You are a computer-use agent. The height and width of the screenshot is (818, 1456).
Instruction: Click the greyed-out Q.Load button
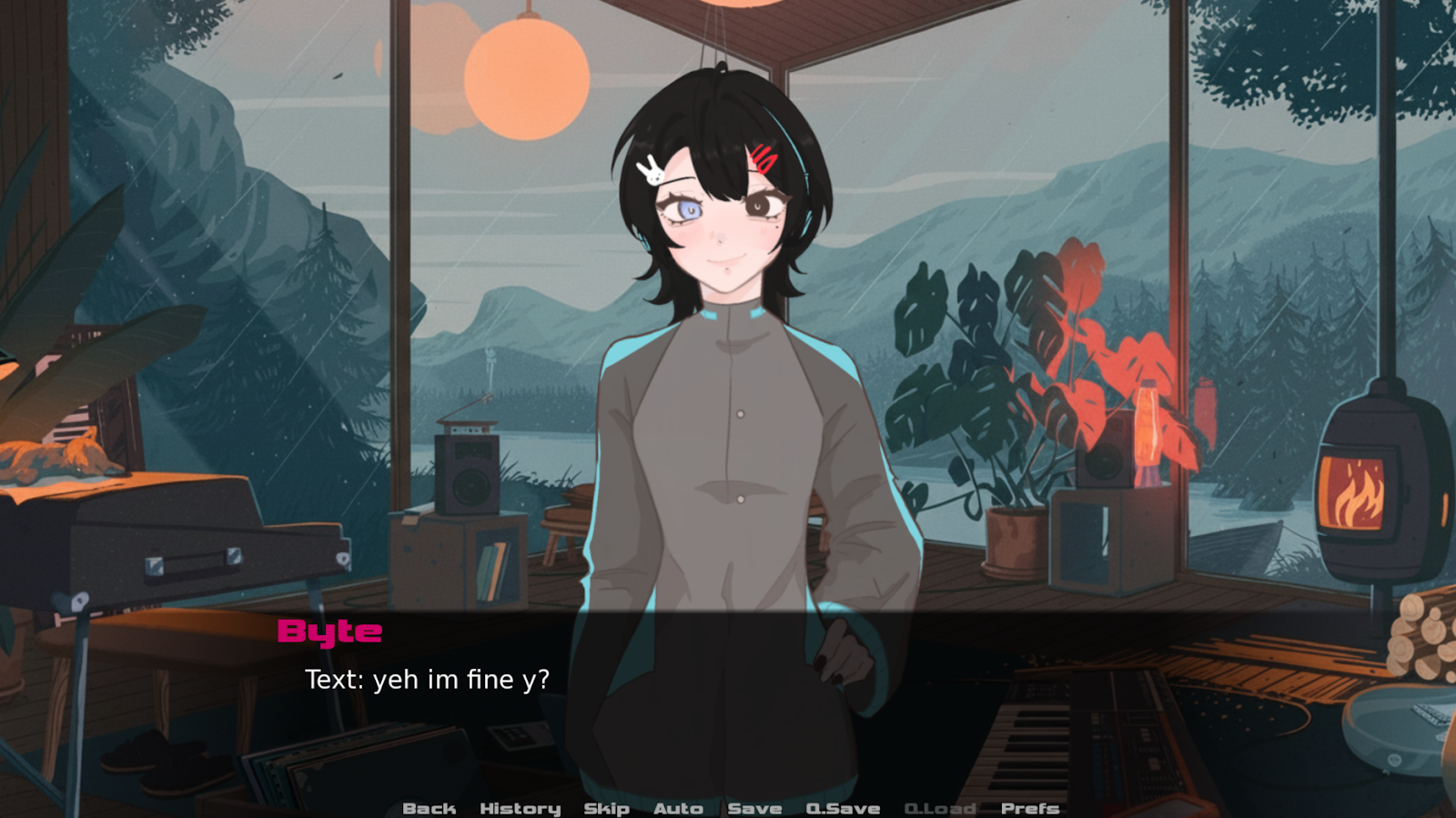[940, 808]
